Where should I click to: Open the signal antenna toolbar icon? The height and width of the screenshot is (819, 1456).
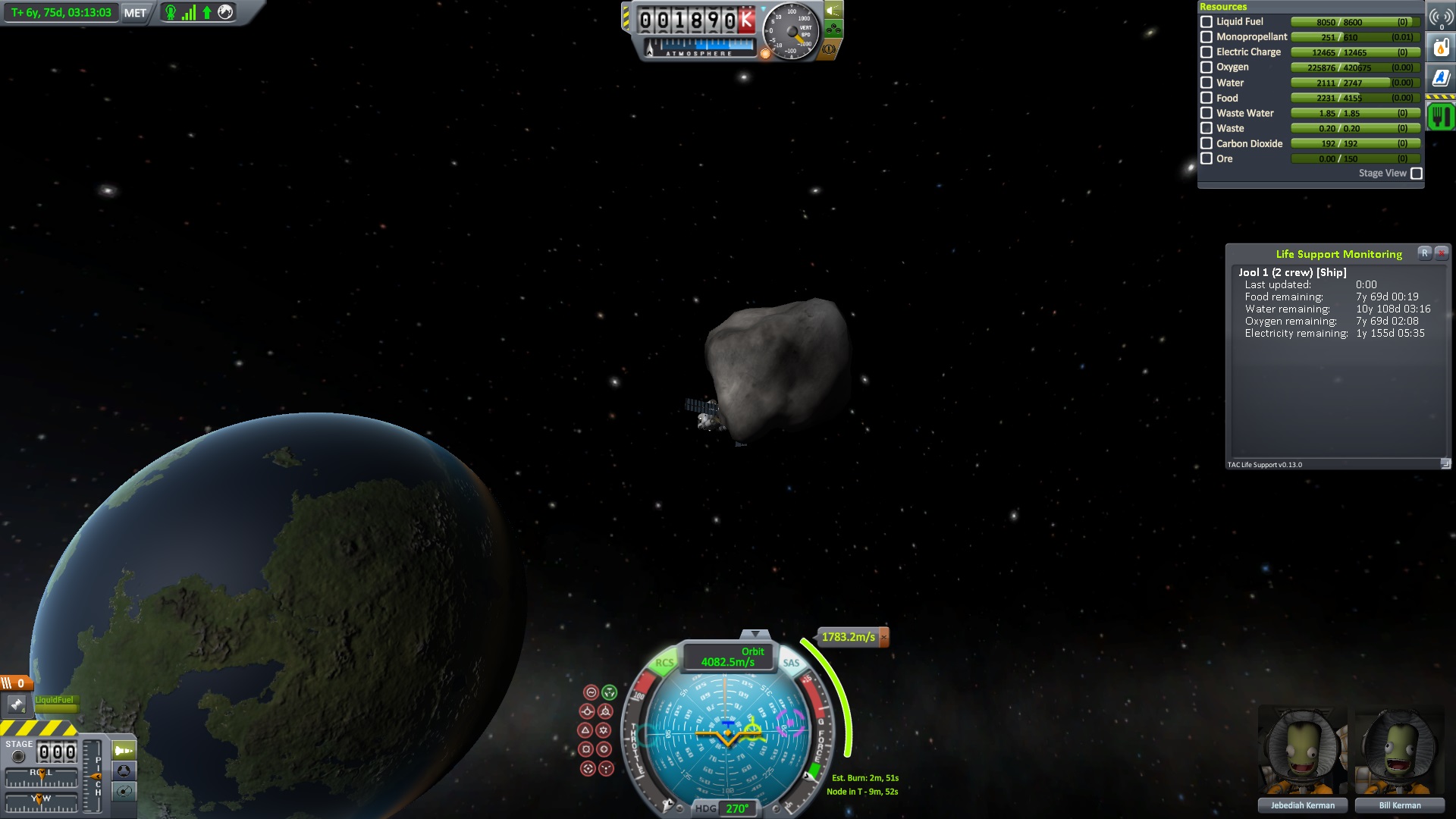point(1441,17)
